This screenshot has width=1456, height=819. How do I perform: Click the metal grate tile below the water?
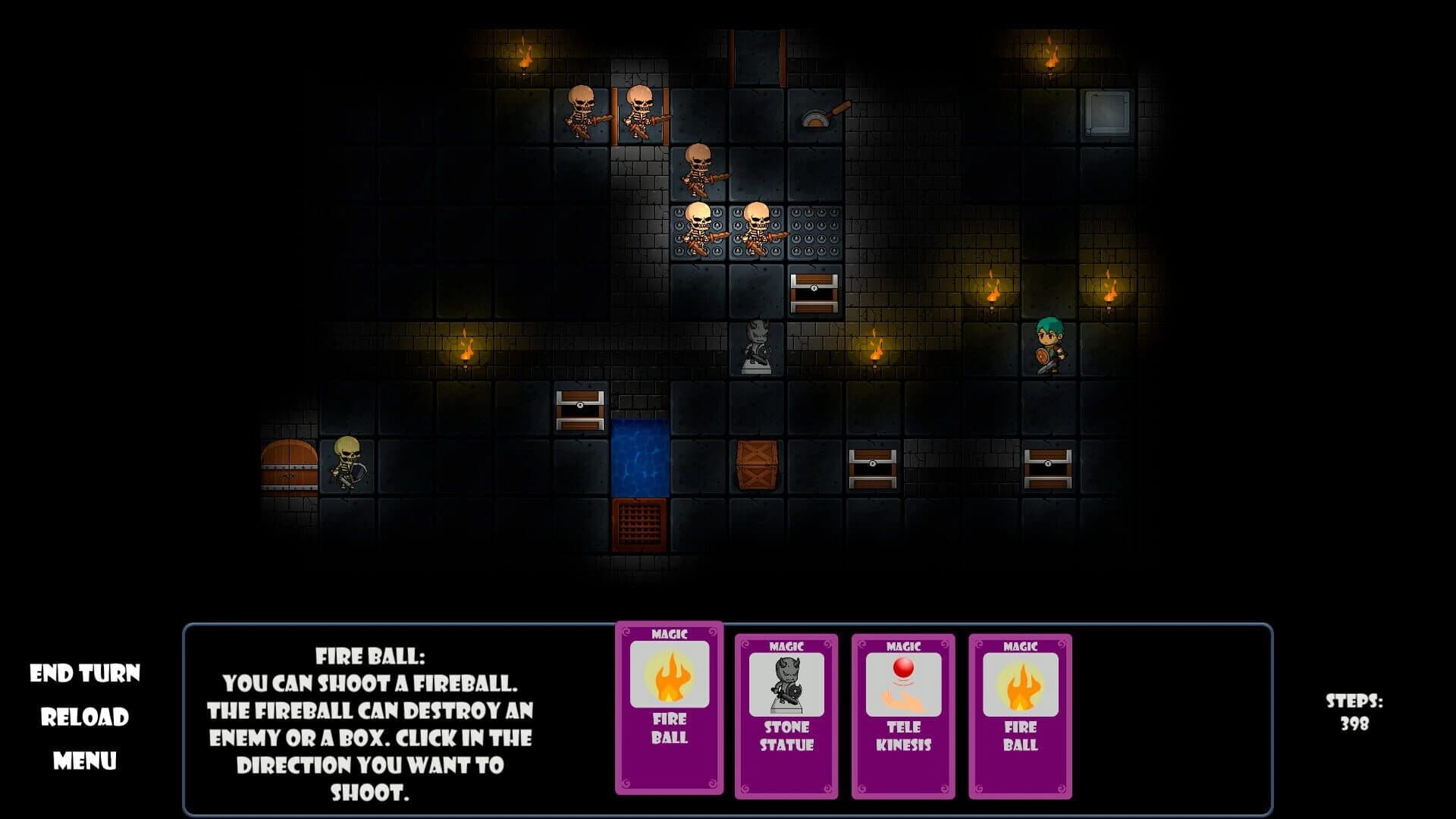pos(639,525)
